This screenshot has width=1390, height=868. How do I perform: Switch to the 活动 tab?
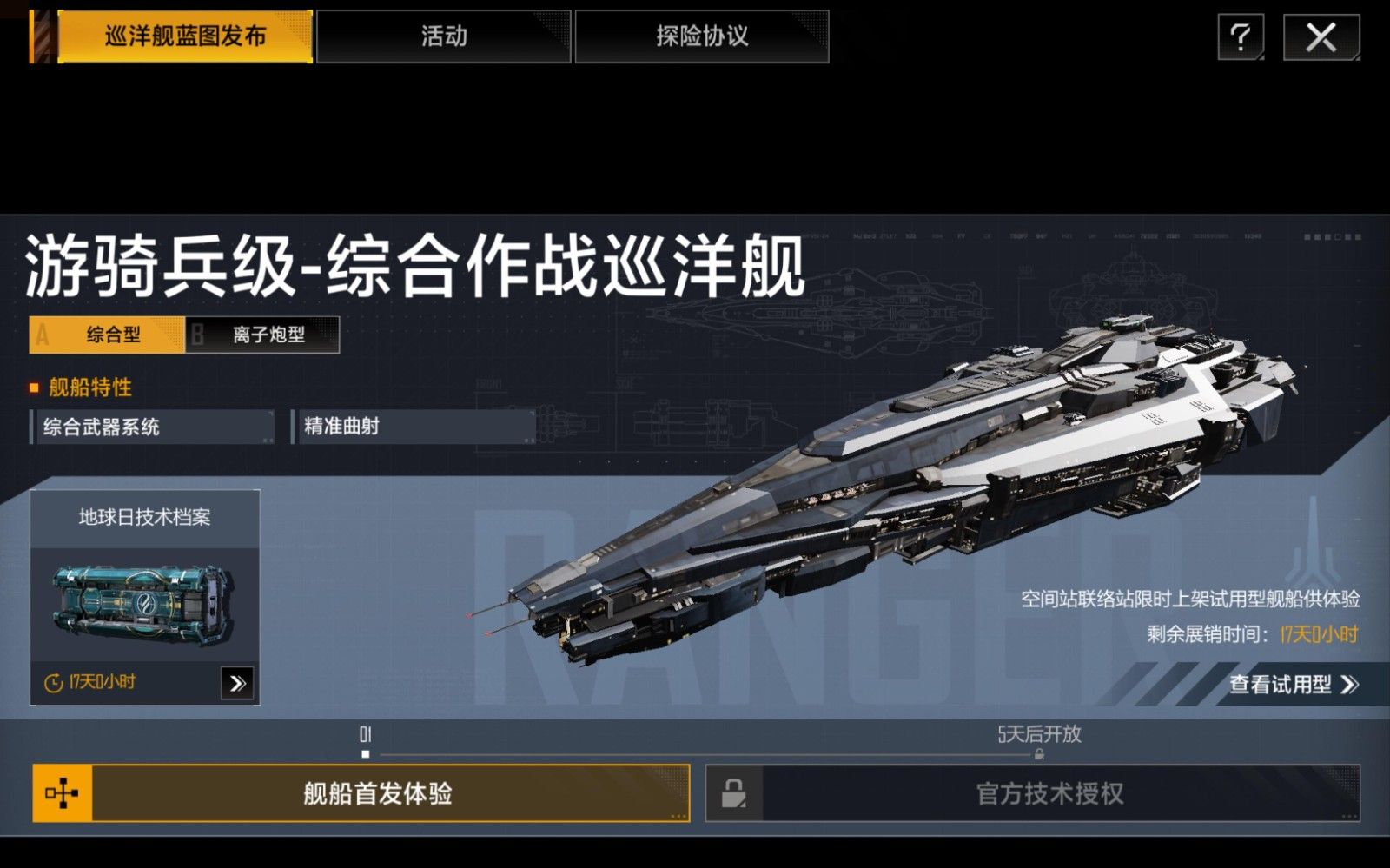tap(445, 37)
